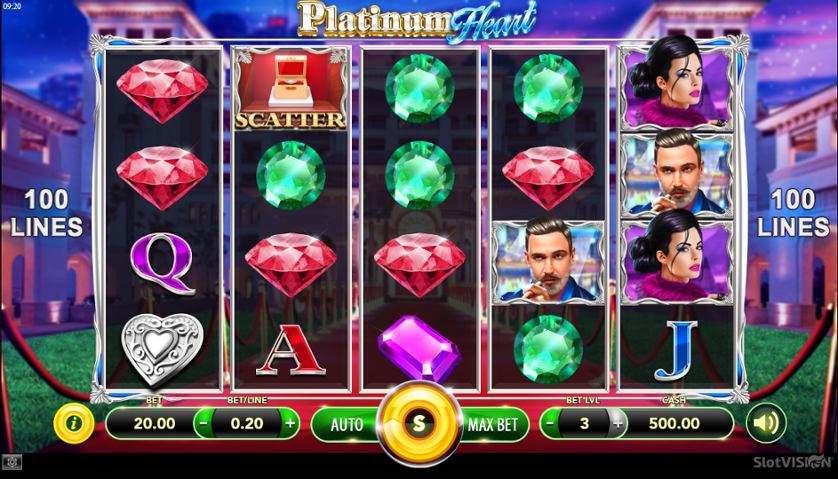Spin the reels with the gold S button
This screenshot has width=838, height=479.
(418, 423)
